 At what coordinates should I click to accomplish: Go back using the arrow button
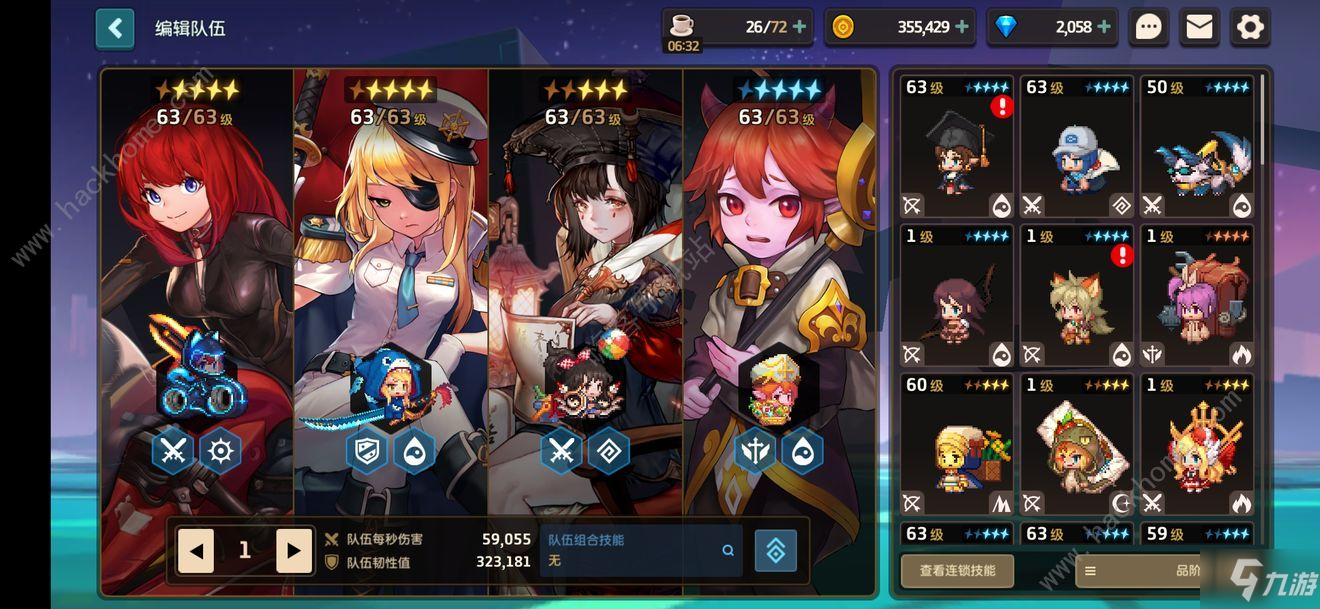pos(115,28)
